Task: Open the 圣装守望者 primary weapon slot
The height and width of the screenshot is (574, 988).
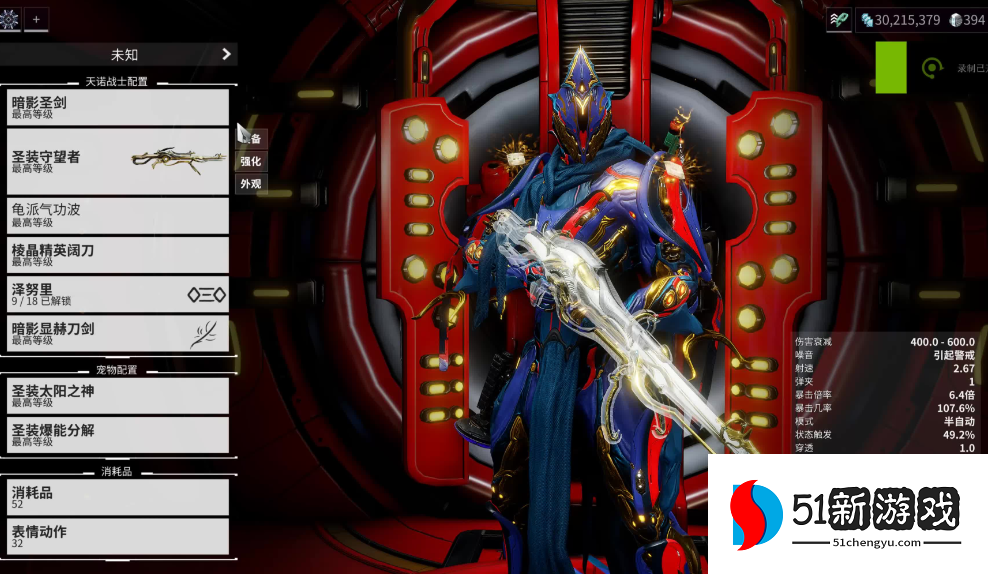Action: point(118,161)
